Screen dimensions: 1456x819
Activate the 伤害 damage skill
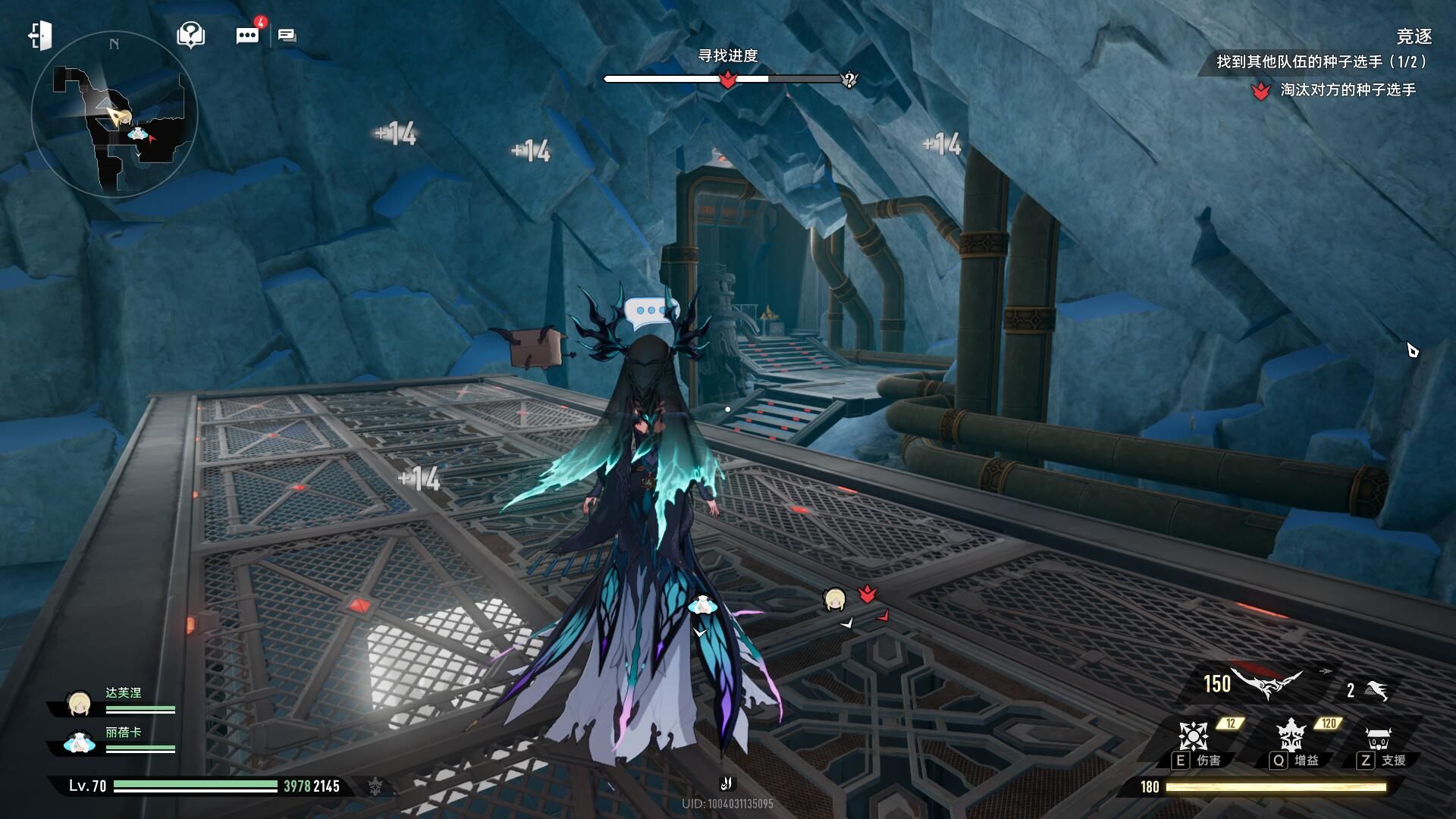(1194, 736)
